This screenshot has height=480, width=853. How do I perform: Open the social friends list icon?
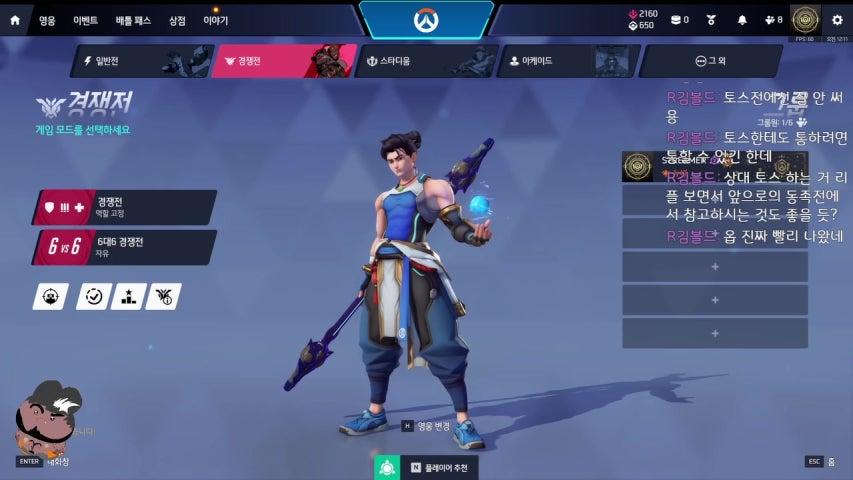[x=772, y=20]
